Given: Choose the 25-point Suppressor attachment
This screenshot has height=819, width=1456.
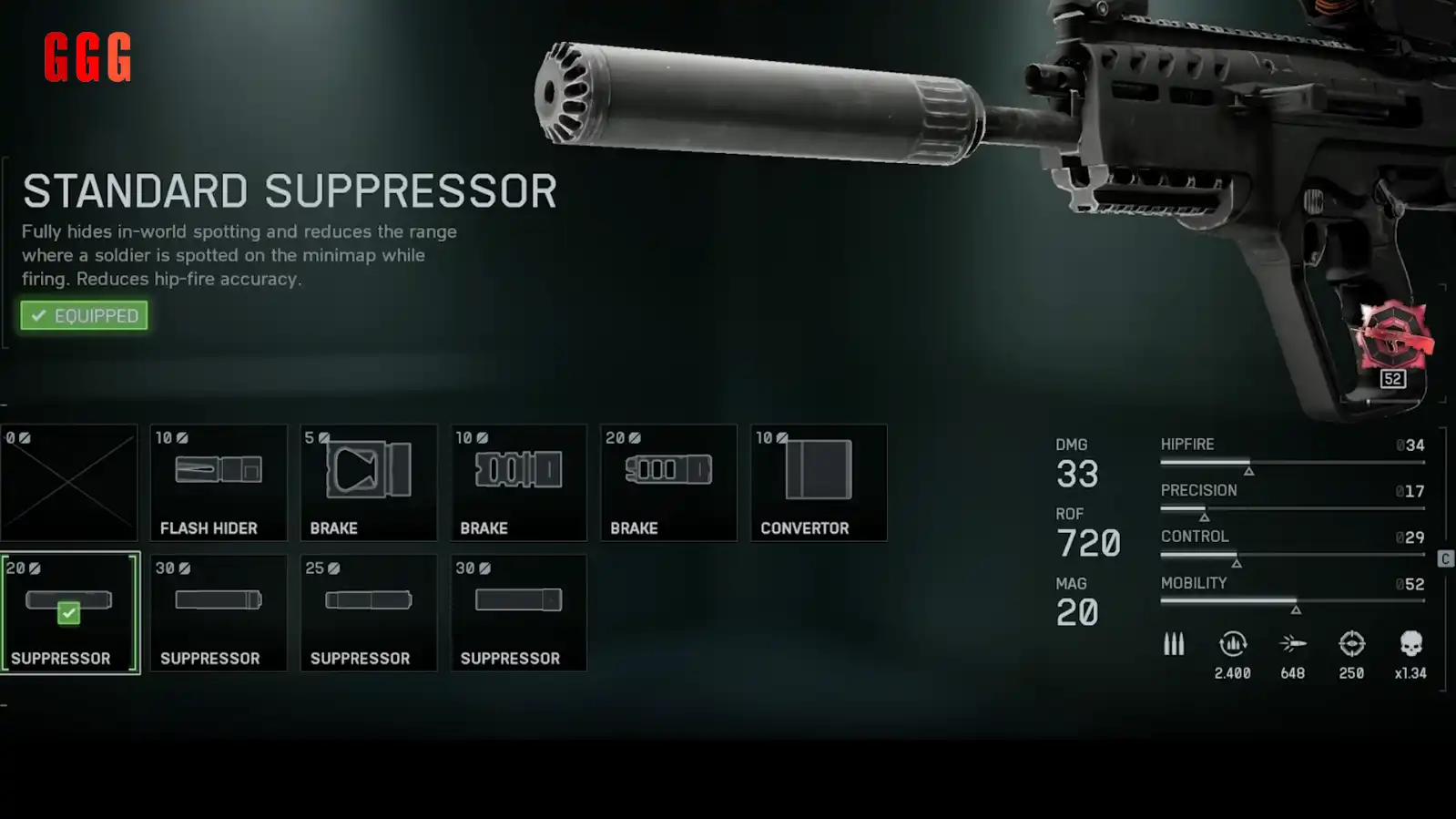Looking at the screenshot, I should (369, 613).
